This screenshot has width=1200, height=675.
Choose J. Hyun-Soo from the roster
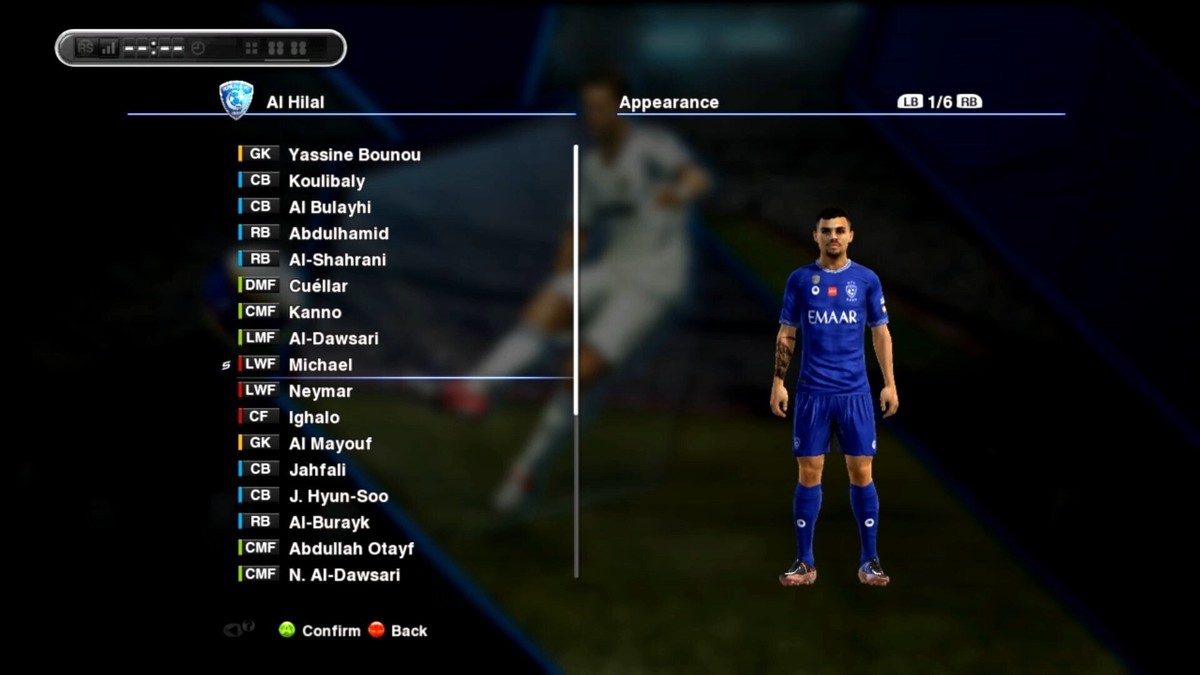(x=338, y=496)
